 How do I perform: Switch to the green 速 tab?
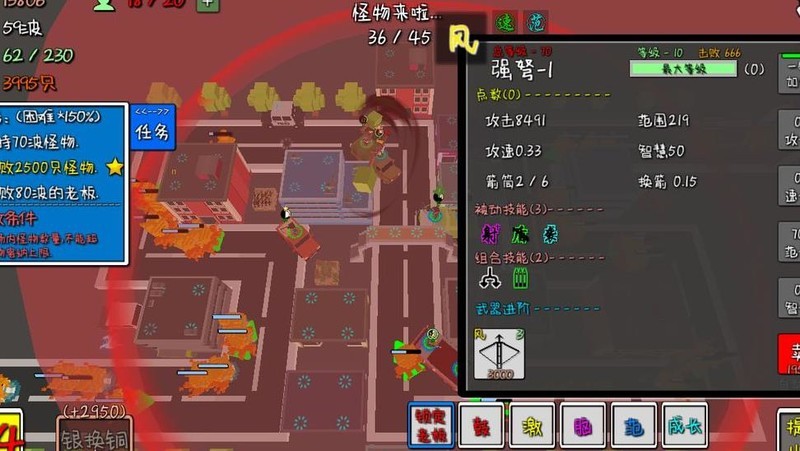tap(505, 22)
